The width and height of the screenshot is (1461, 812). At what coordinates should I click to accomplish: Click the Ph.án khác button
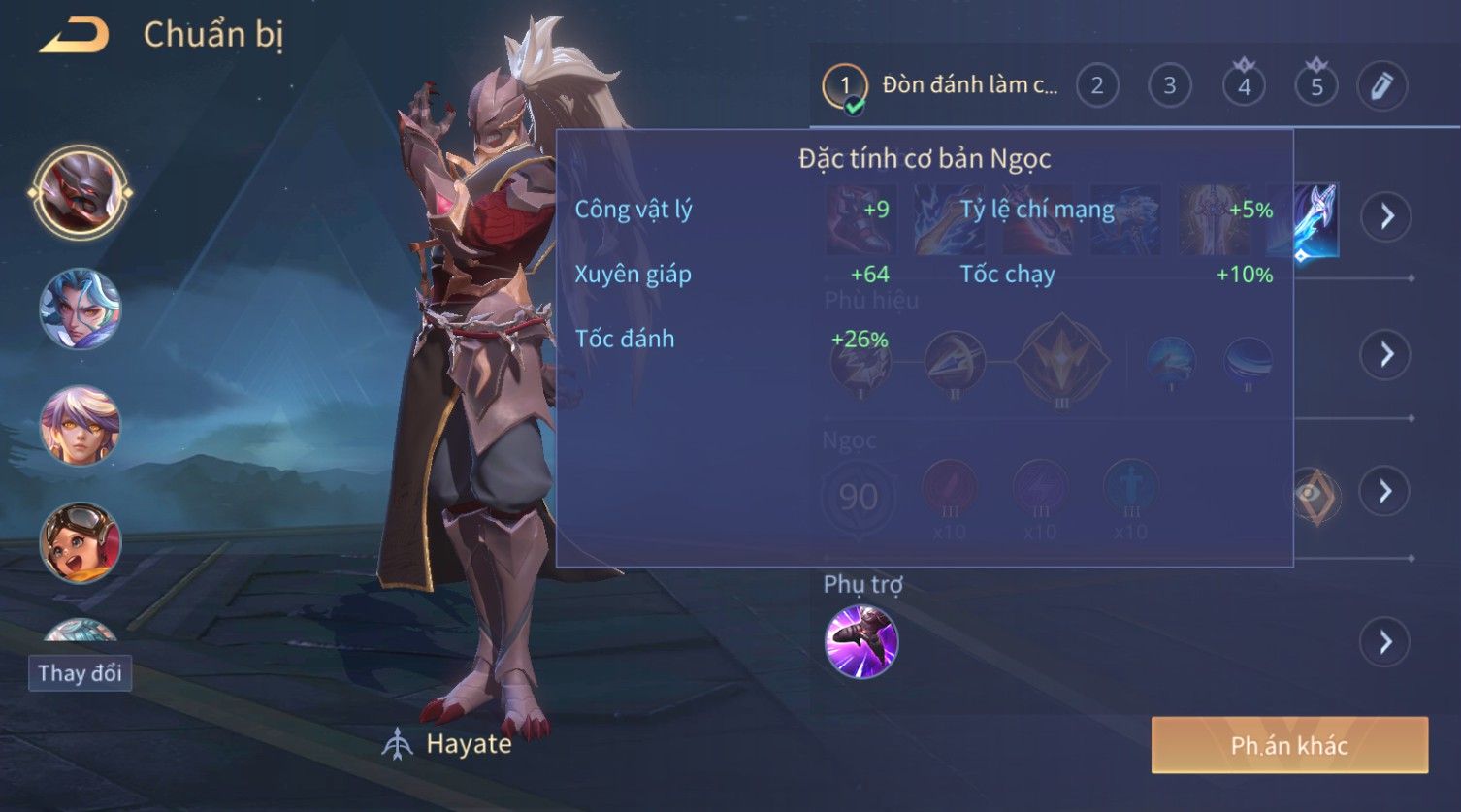click(1289, 745)
